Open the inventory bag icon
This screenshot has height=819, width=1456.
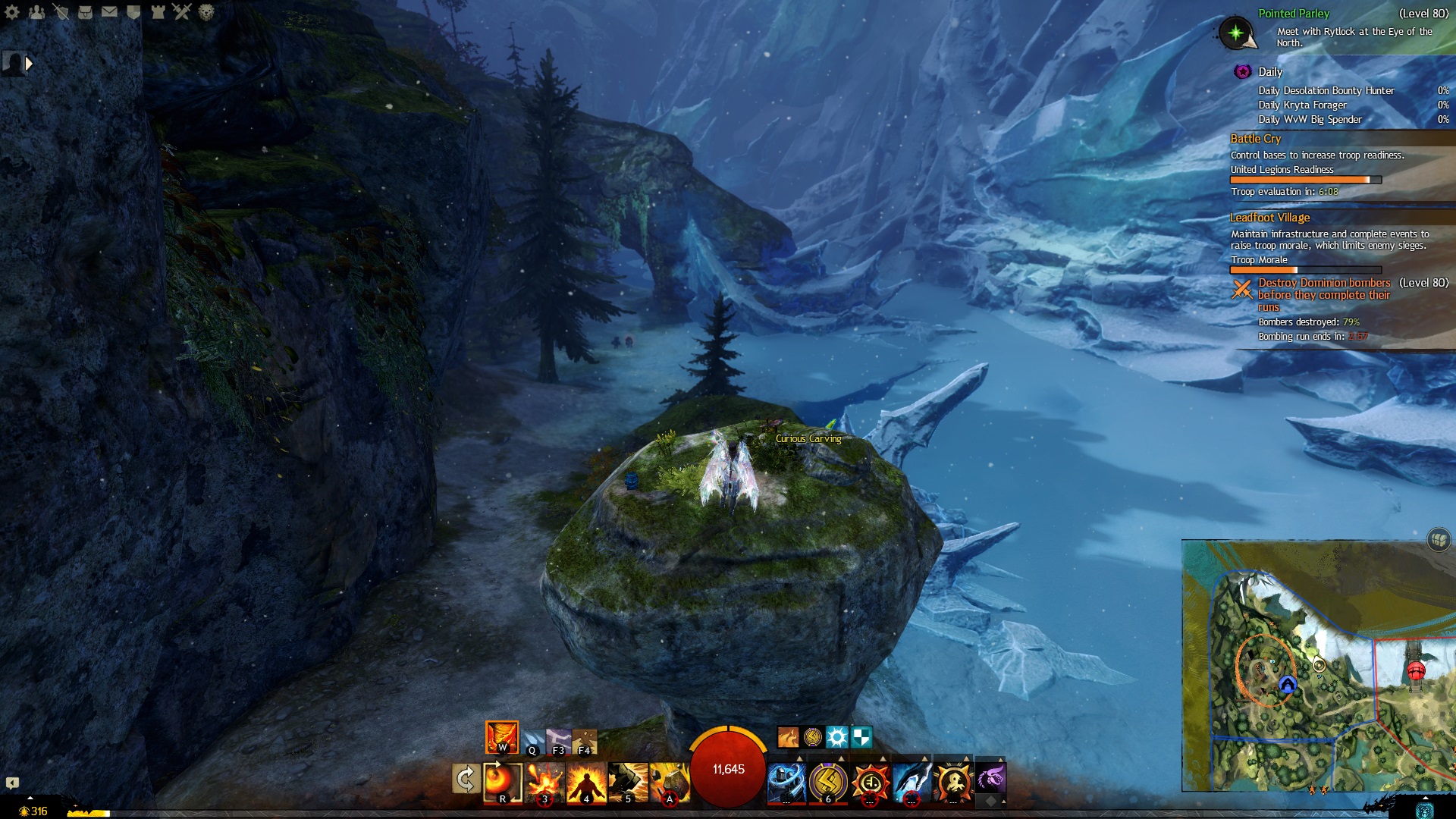pyautogui.click(x=85, y=12)
